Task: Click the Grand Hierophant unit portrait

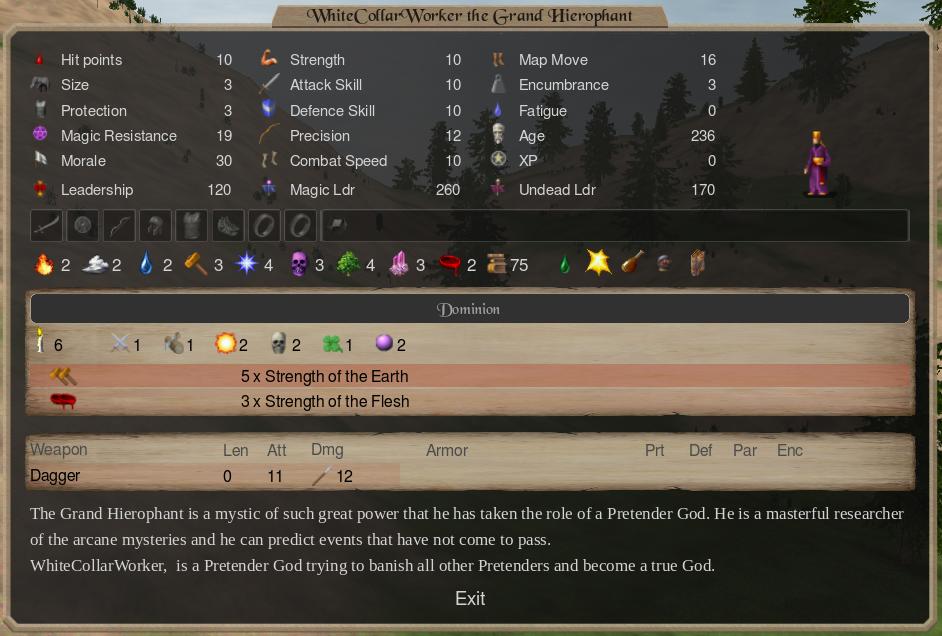Action: pyautogui.click(x=817, y=164)
